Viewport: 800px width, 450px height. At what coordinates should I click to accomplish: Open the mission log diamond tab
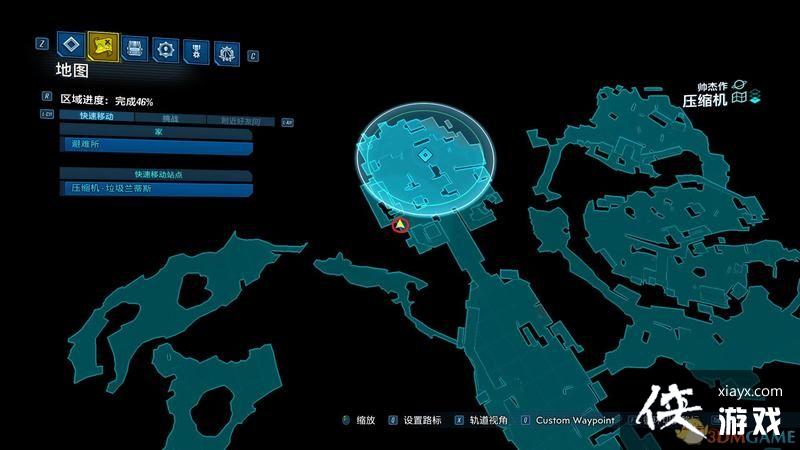pyautogui.click(x=69, y=45)
